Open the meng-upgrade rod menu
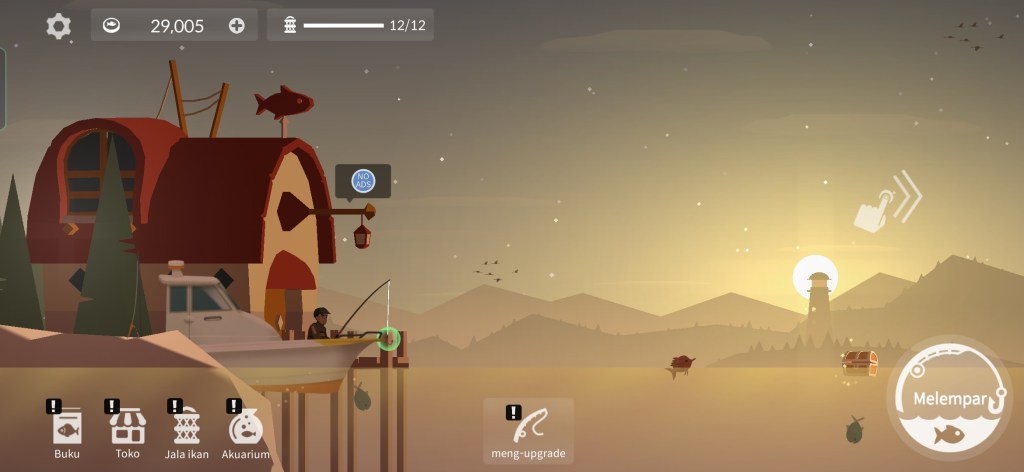The height and width of the screenshot is (472, 1024). point(528,431)
